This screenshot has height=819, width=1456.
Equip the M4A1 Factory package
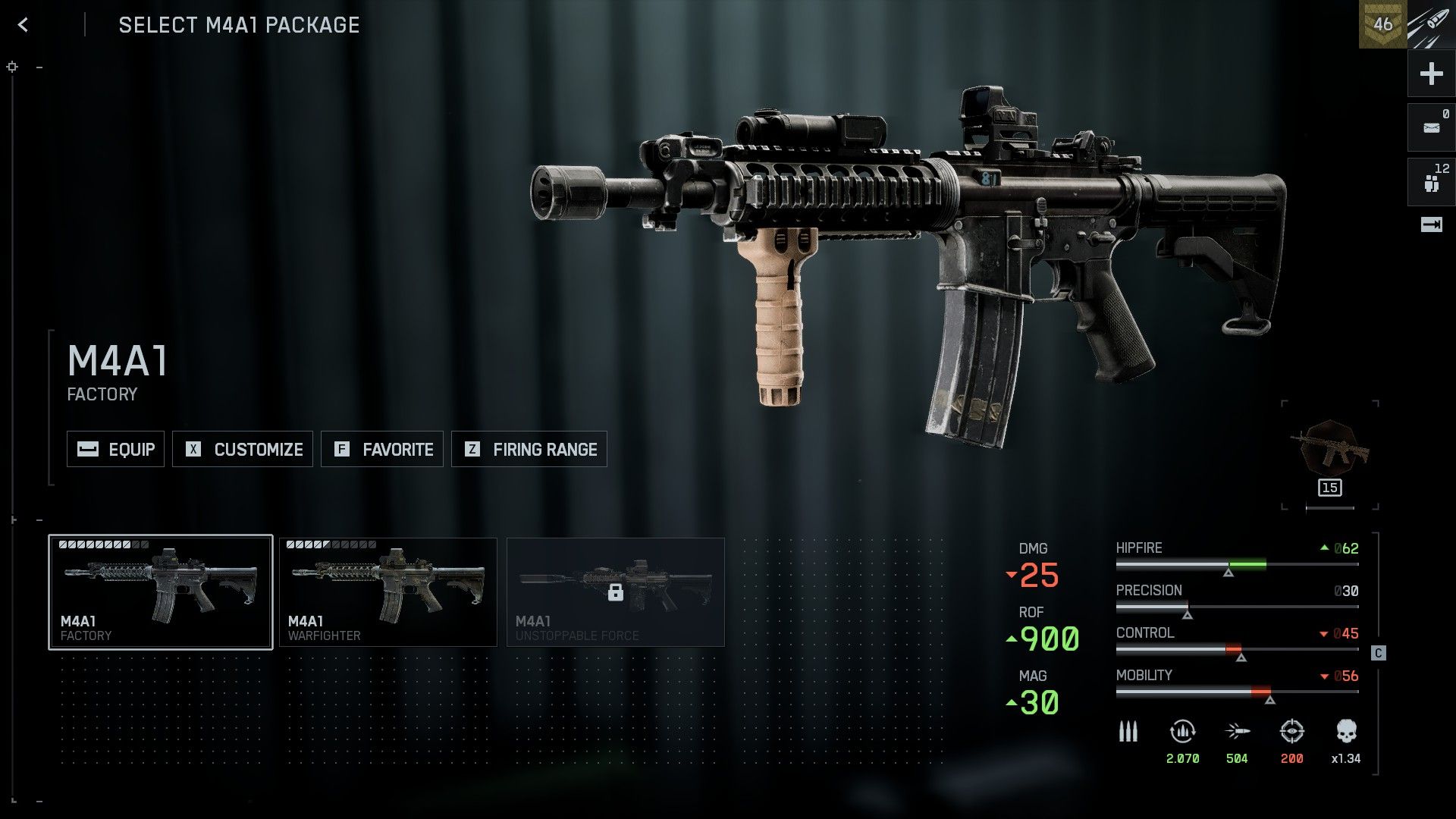(115, 449)
